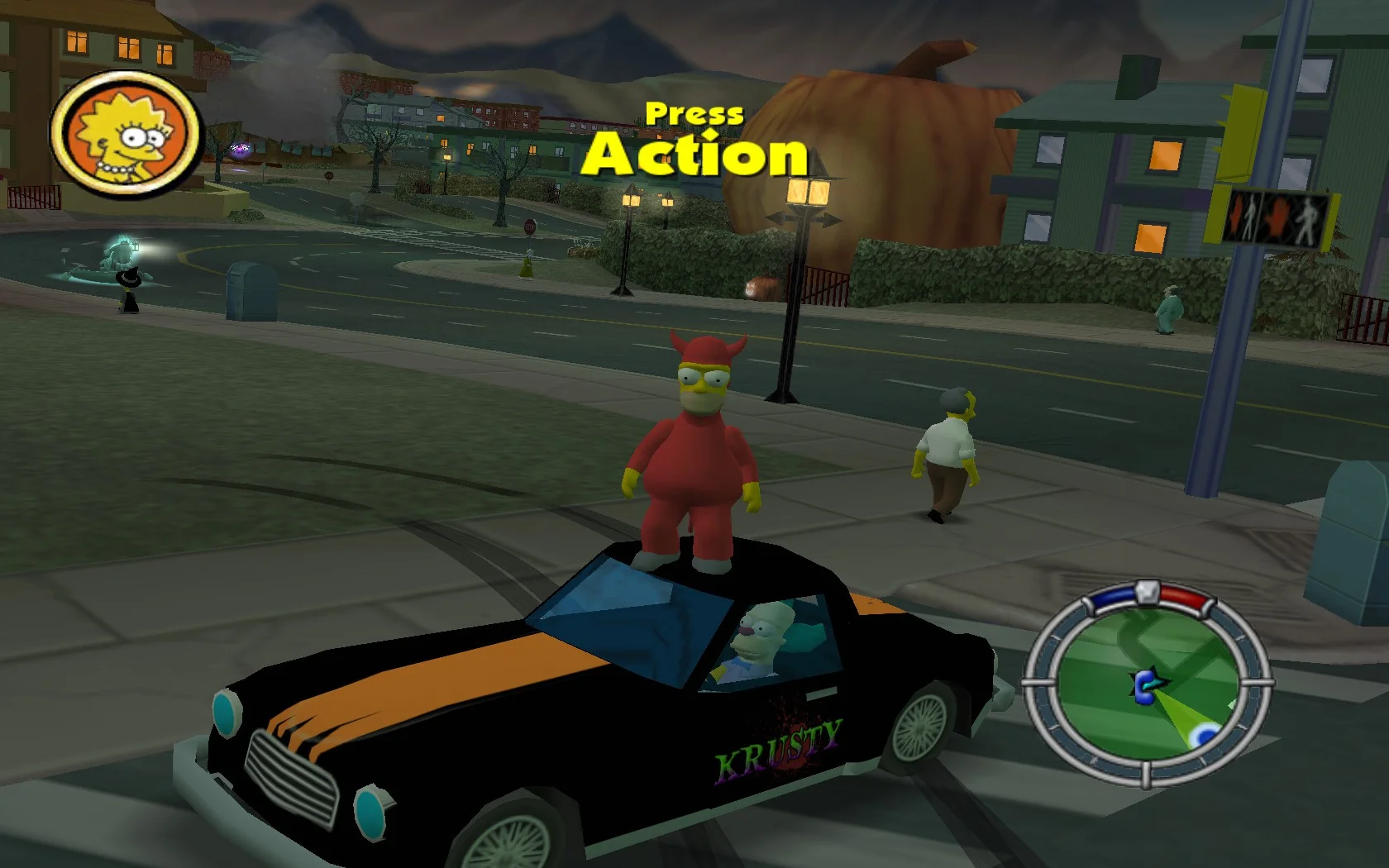1389x868 pixels.
Task: Click the Lisa character portrait icon
Action: pos(125,135)
